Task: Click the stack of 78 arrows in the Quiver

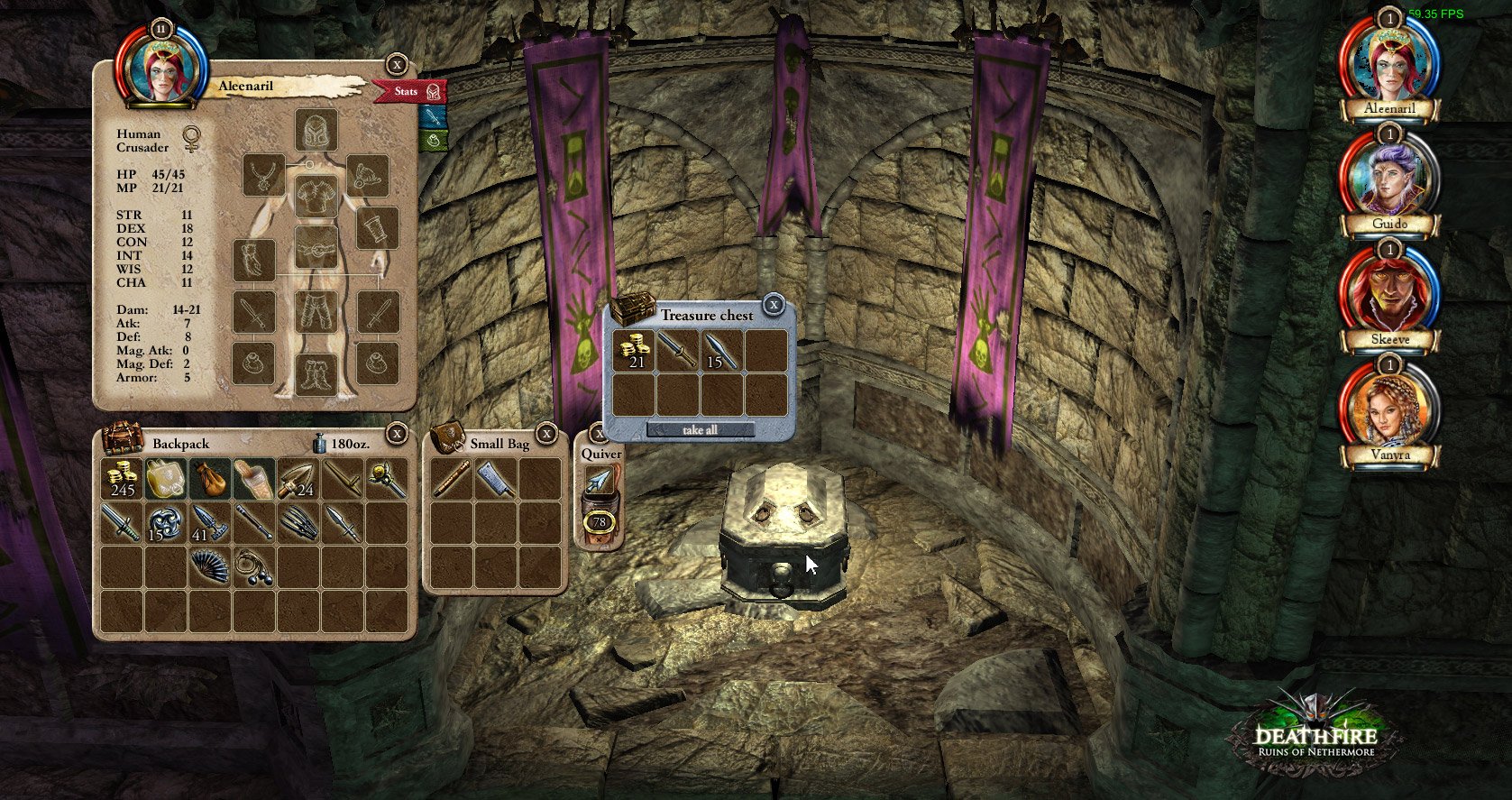Action: (600, 517)
